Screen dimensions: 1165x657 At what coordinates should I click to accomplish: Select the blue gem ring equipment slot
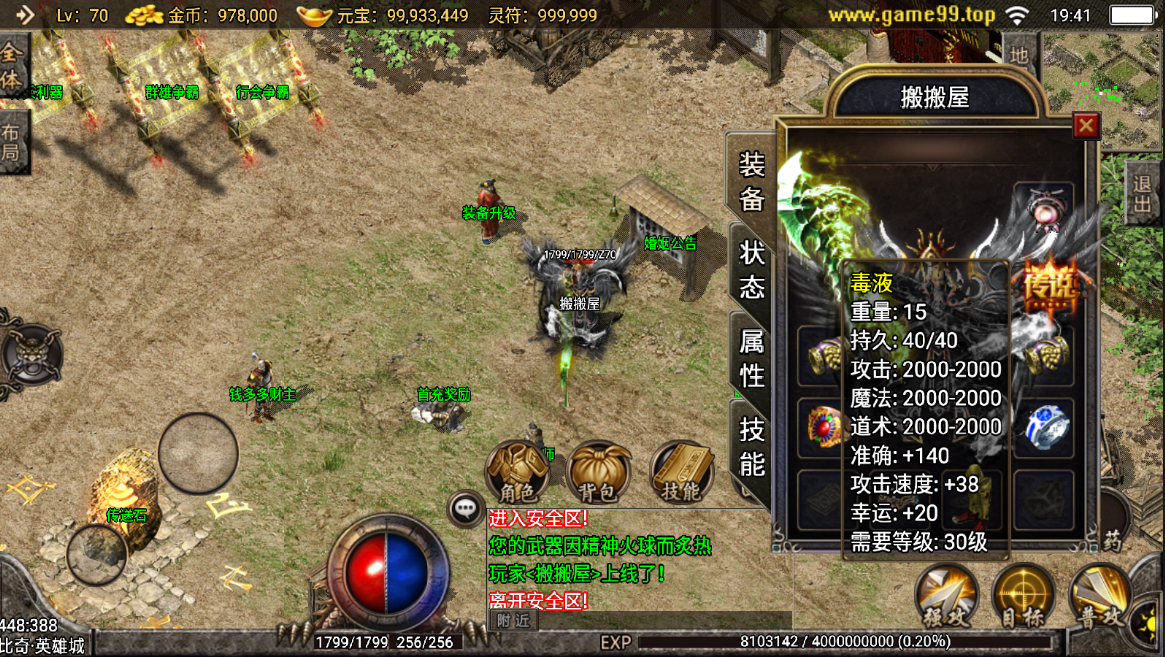(1046, 426)
